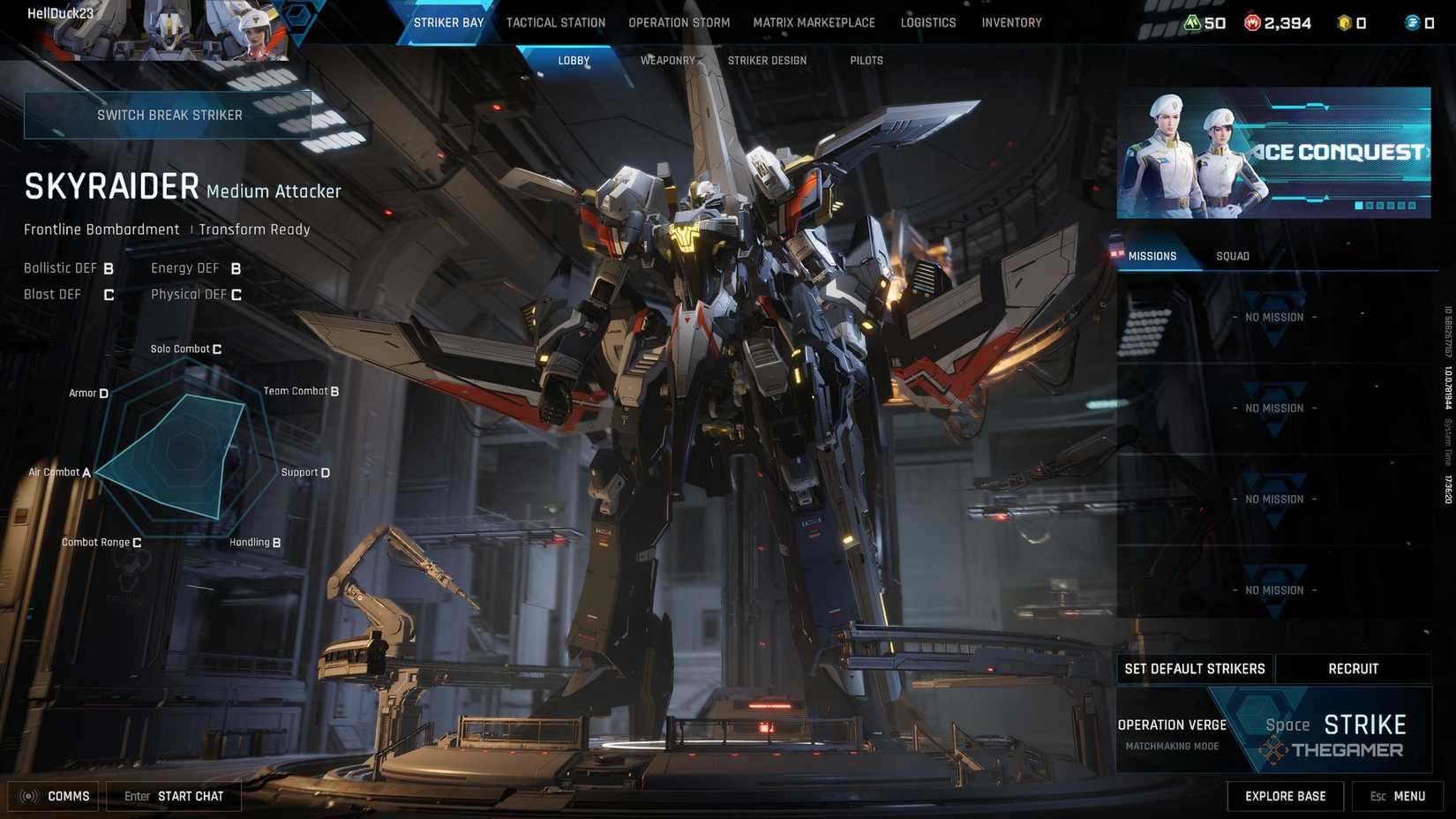Open the COMMS voice chat icon
The width and height of the screenshot is (1456, 819).
tap(27, 796)
